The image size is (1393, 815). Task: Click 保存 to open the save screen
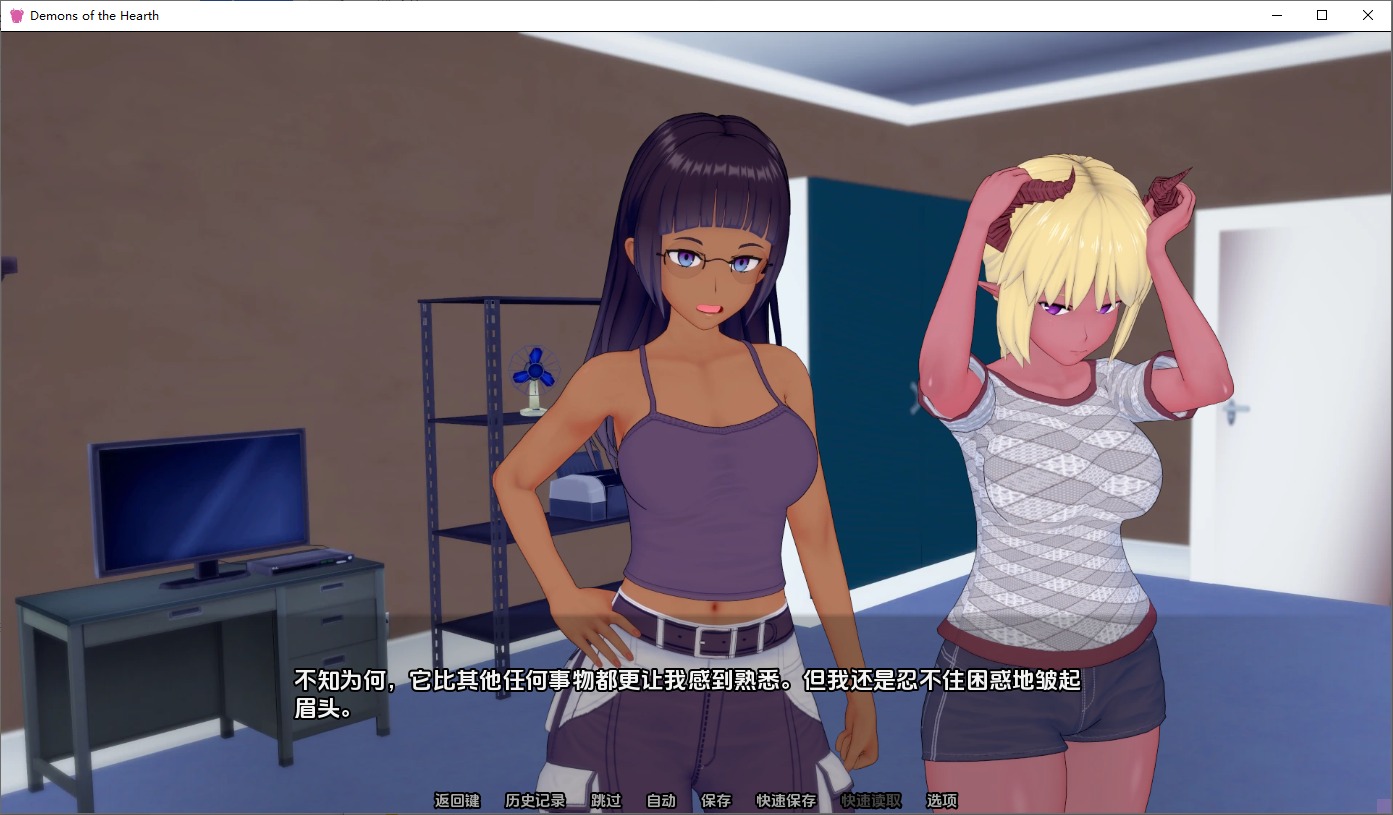718,800
